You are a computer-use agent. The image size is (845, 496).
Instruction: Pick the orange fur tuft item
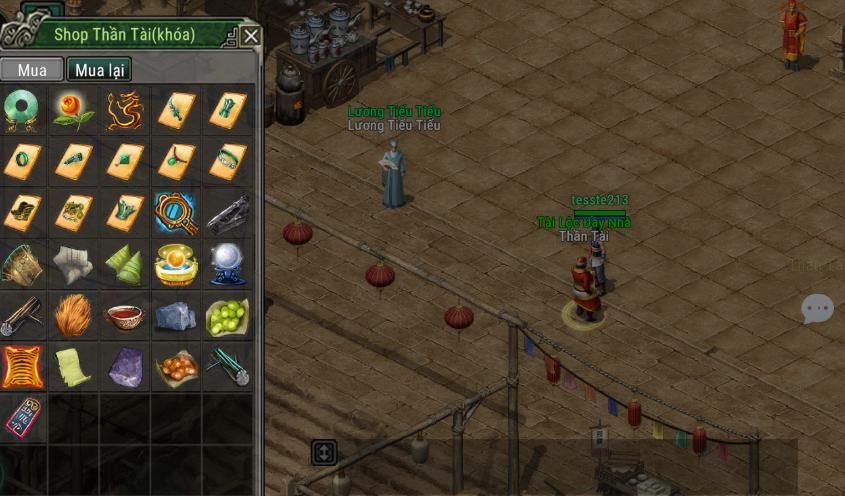pyautogui.click(x=73, y=317)
